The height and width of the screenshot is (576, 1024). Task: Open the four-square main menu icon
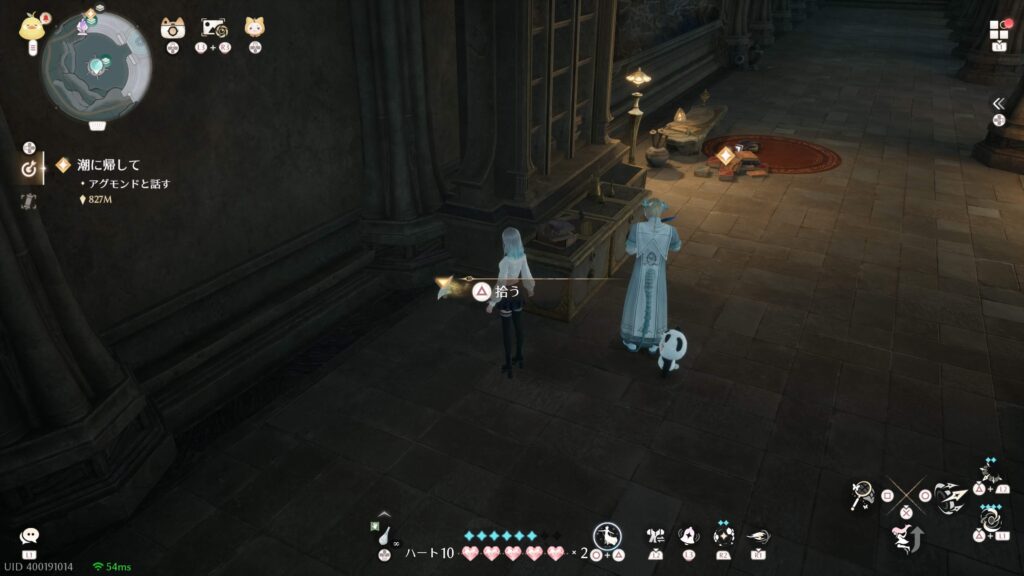click(x=1000, y=30)
